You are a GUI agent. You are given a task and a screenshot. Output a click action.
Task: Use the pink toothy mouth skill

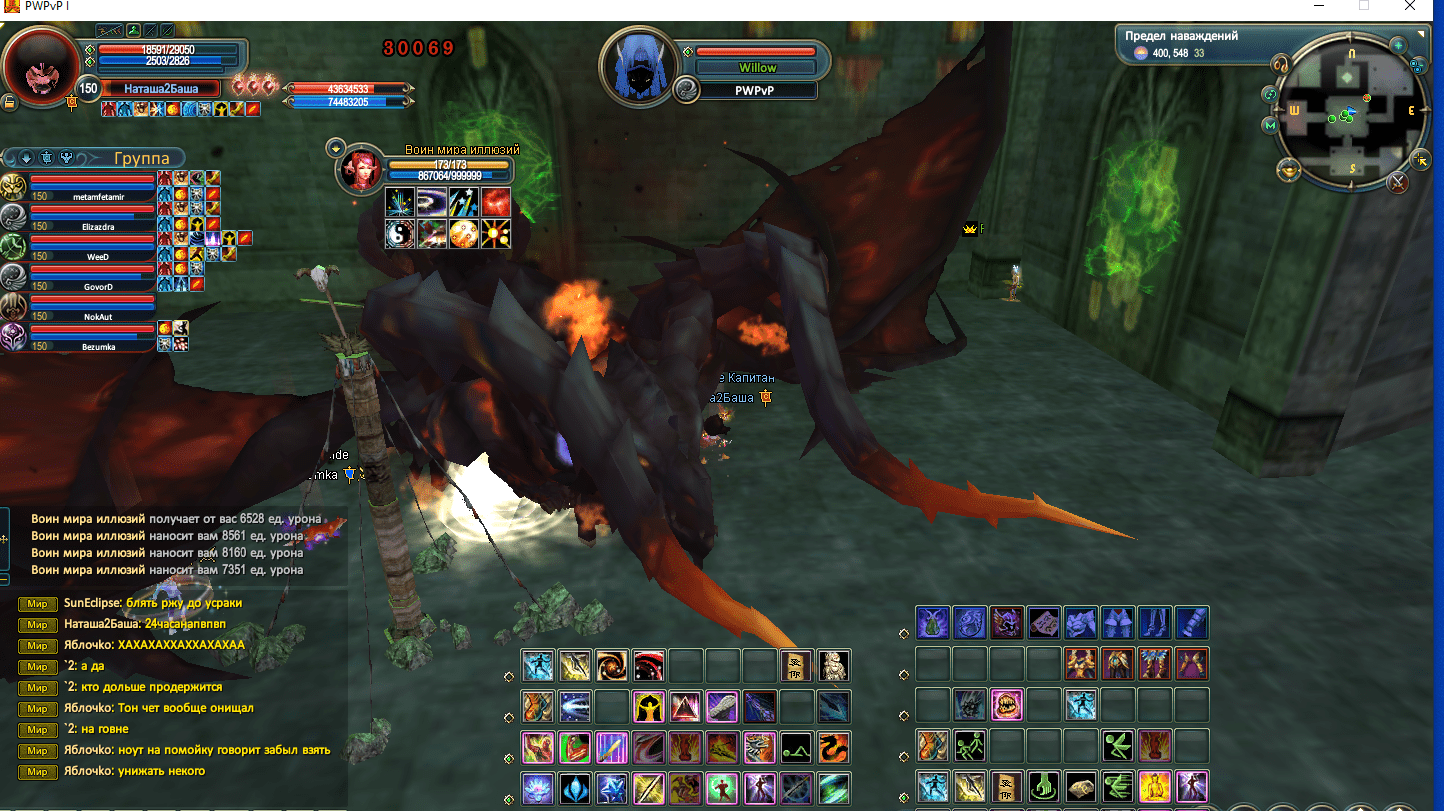(1006, 705)
